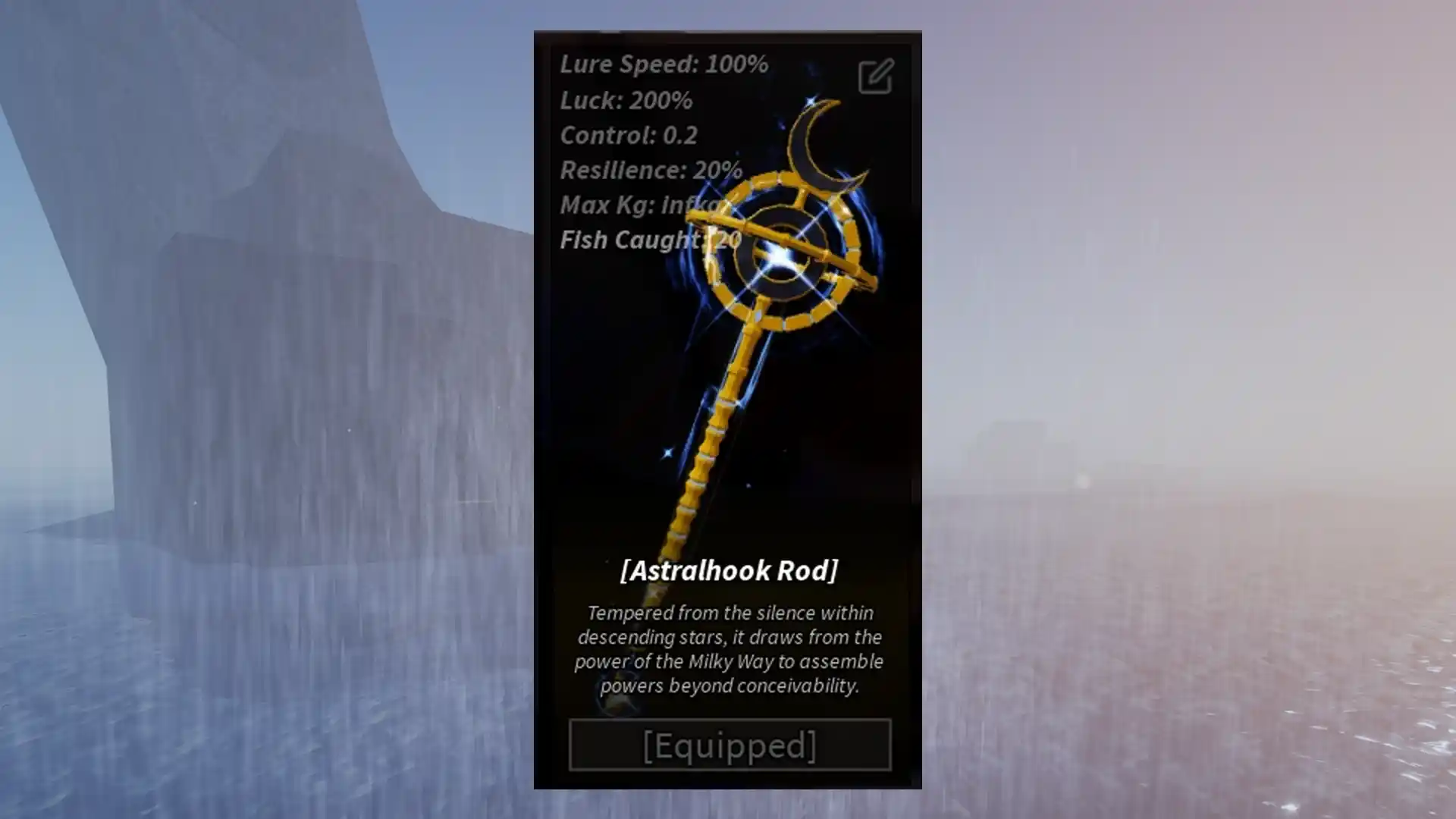Click the glowing star at the rod's center
The height and width of the screenshot is (819, 1456).
point(781,258)
